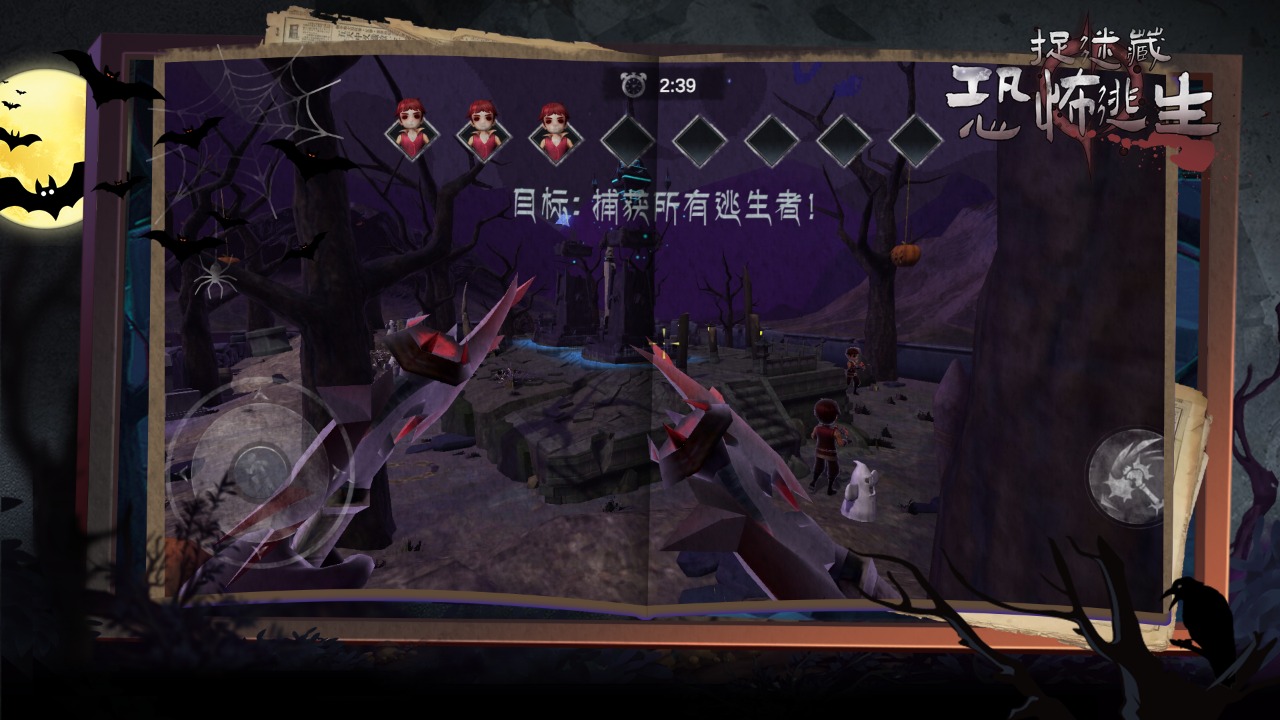The height and width of the screenshot is (720, 1280).
Task: Tap the white ghost near the survivor
Action: 862,490
